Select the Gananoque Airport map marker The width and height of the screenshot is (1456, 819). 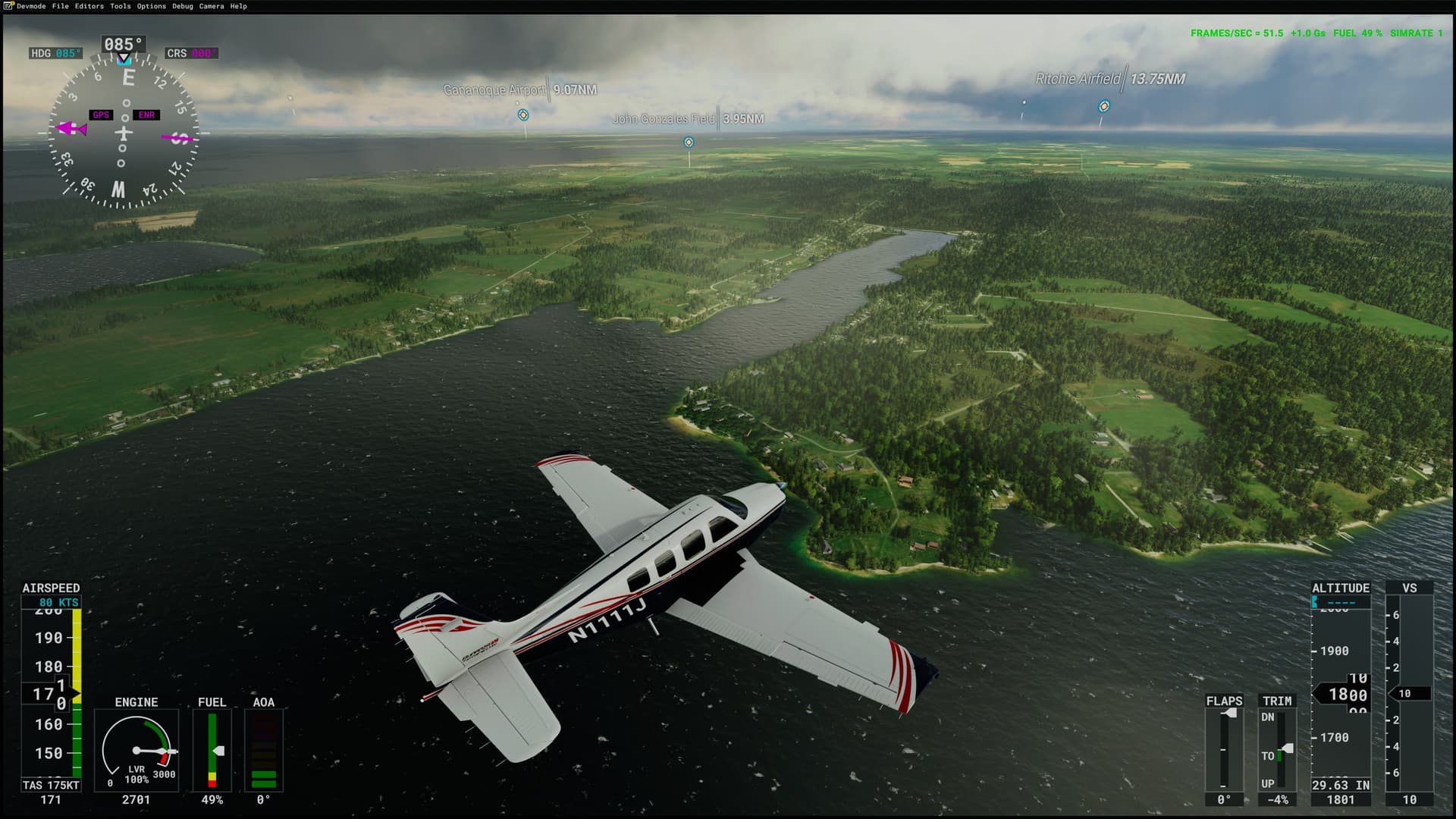pyautogui.click(x=523, y=115)
